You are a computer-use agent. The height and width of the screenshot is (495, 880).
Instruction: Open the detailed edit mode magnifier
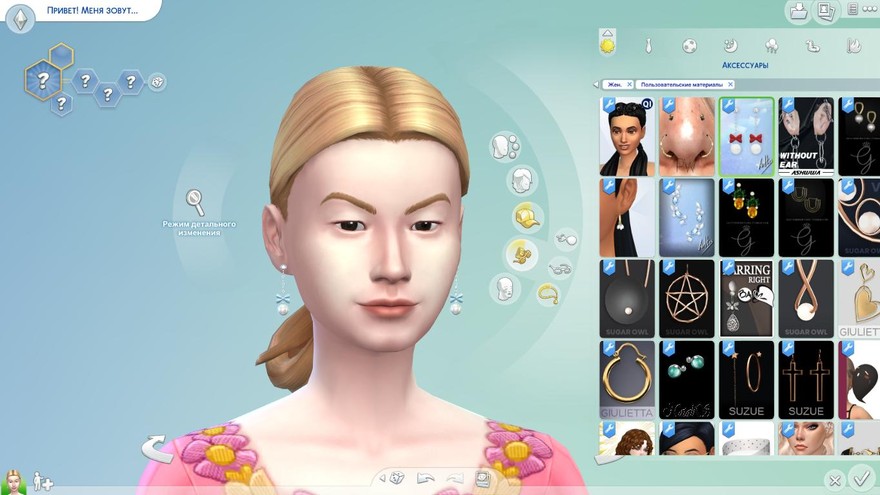coord(196,201)
